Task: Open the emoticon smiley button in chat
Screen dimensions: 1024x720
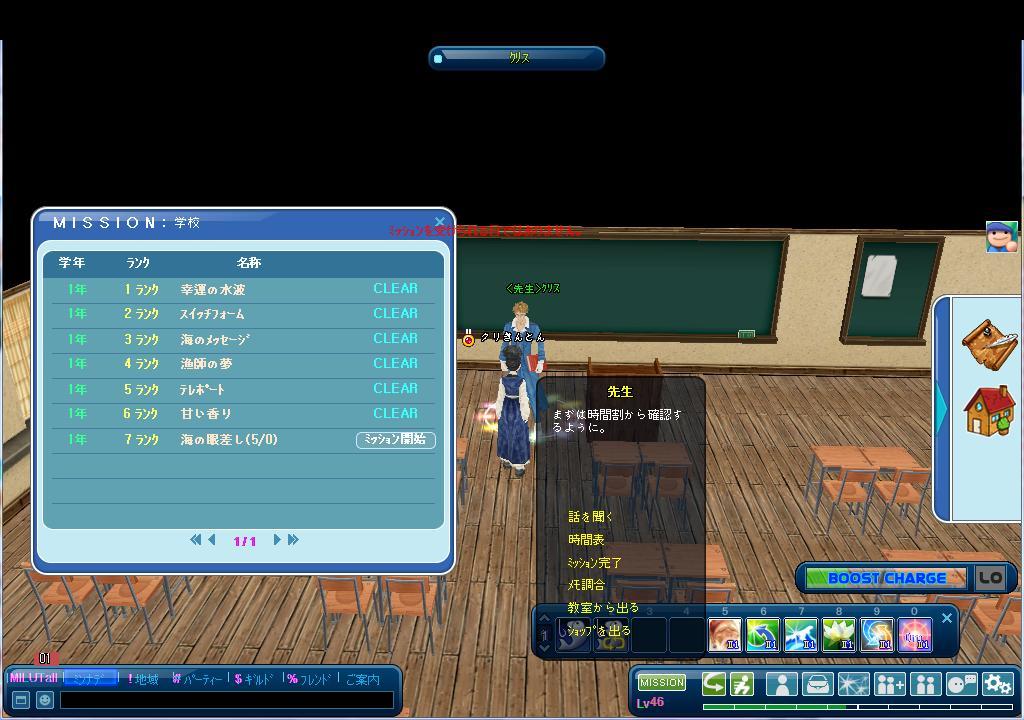Action: click(44, 700)
